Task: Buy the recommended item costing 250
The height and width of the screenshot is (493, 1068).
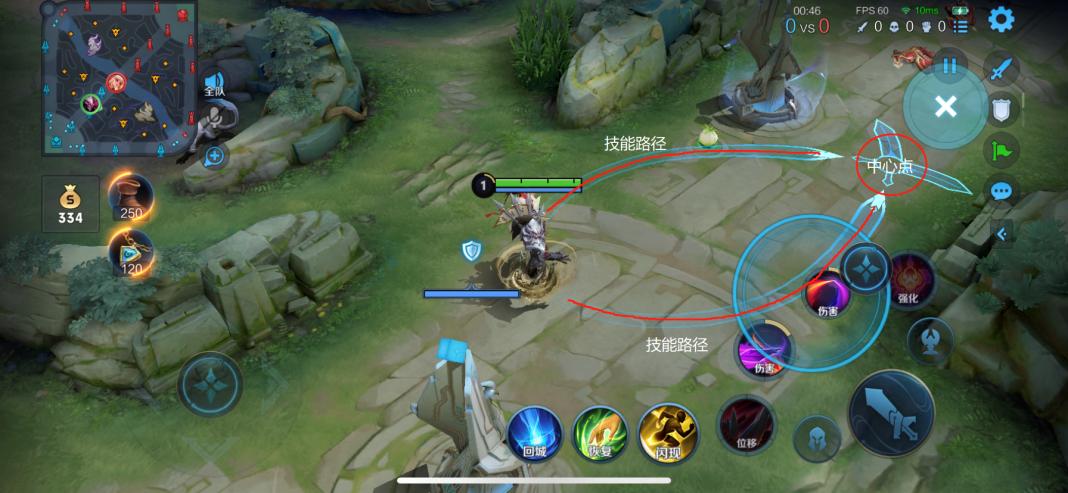Action: [x=131, y=196]
